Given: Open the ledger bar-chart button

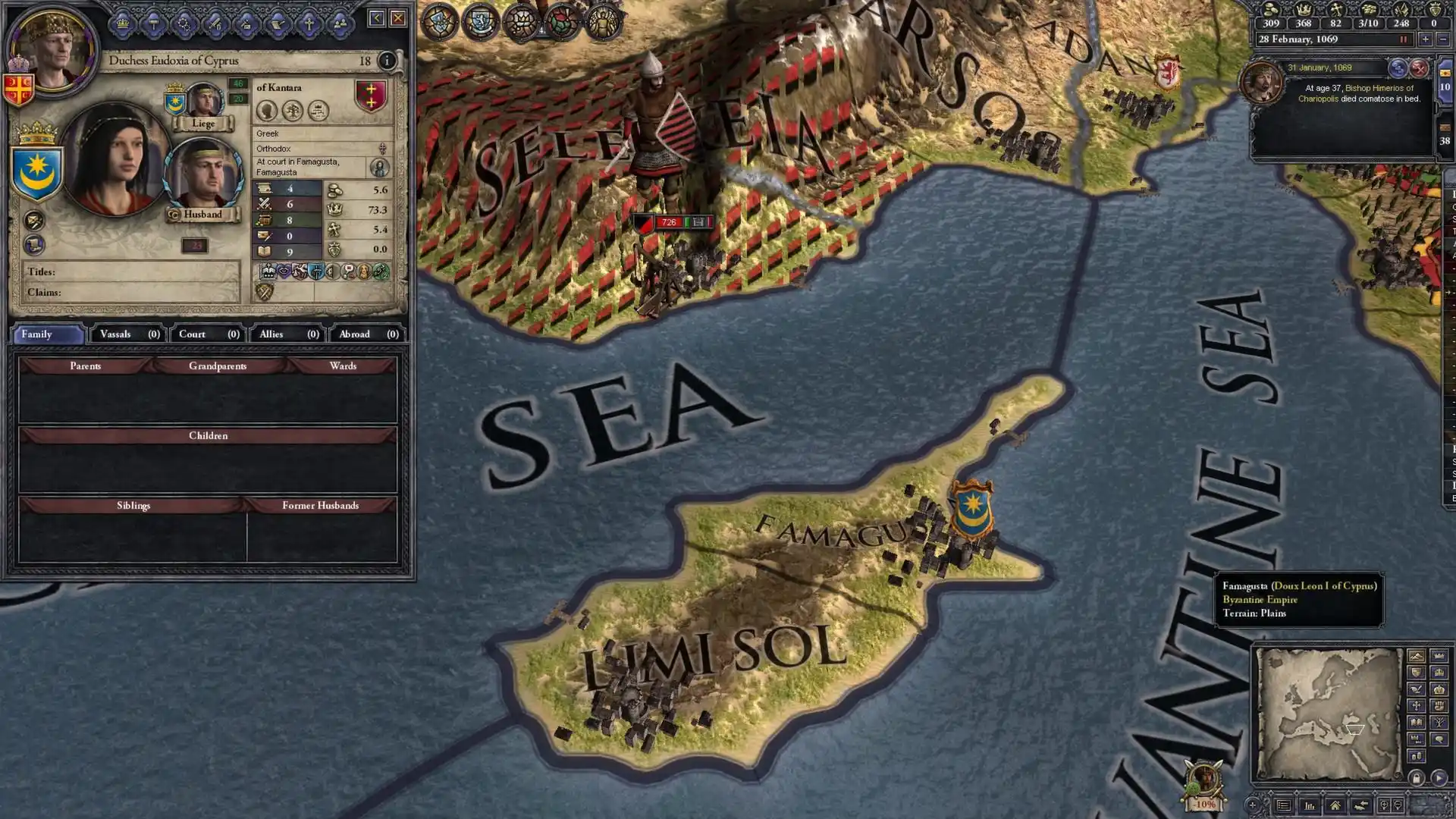Looking at the screenshot, I should tap(1310, 805).
